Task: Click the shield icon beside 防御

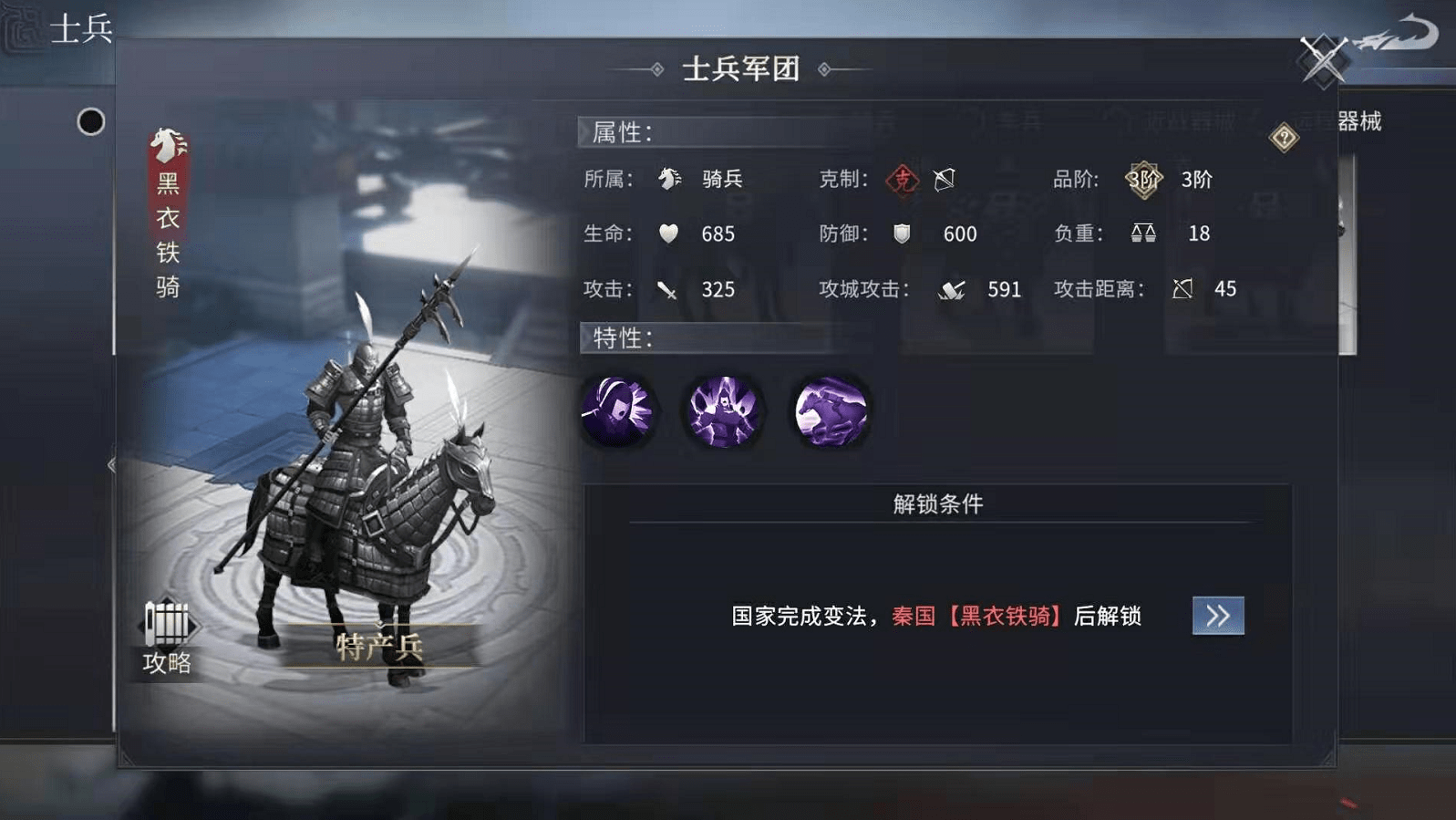Action: coord(902,234)
